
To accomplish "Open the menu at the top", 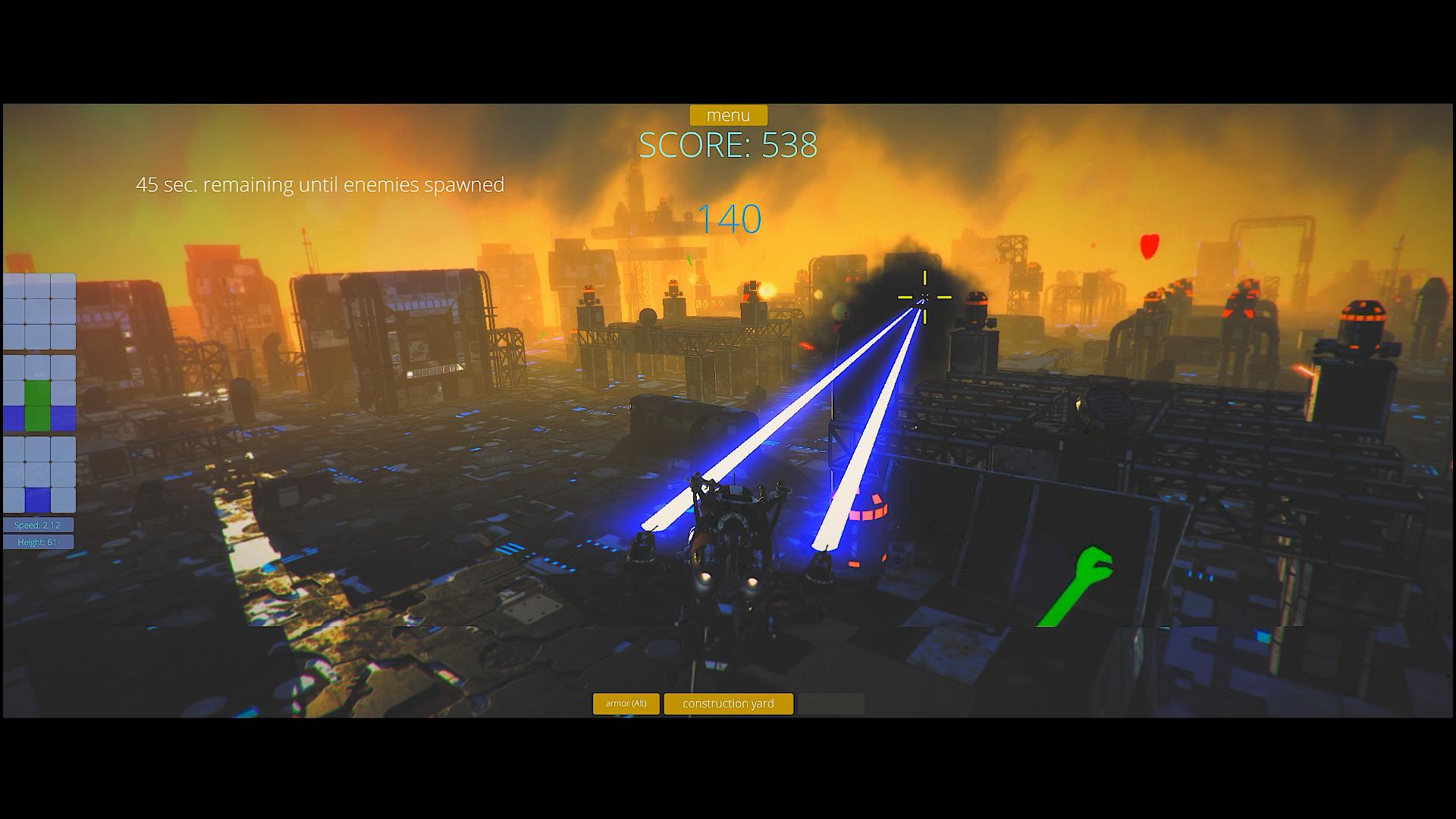I will click(728, 115).
